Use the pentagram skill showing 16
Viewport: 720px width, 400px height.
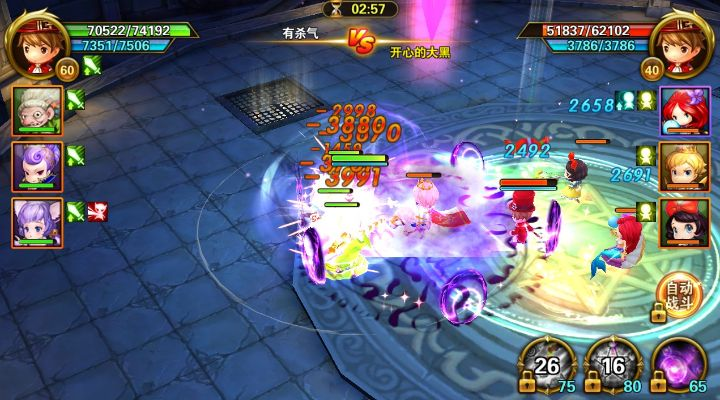pyautogui.click(x=612, y=363)
